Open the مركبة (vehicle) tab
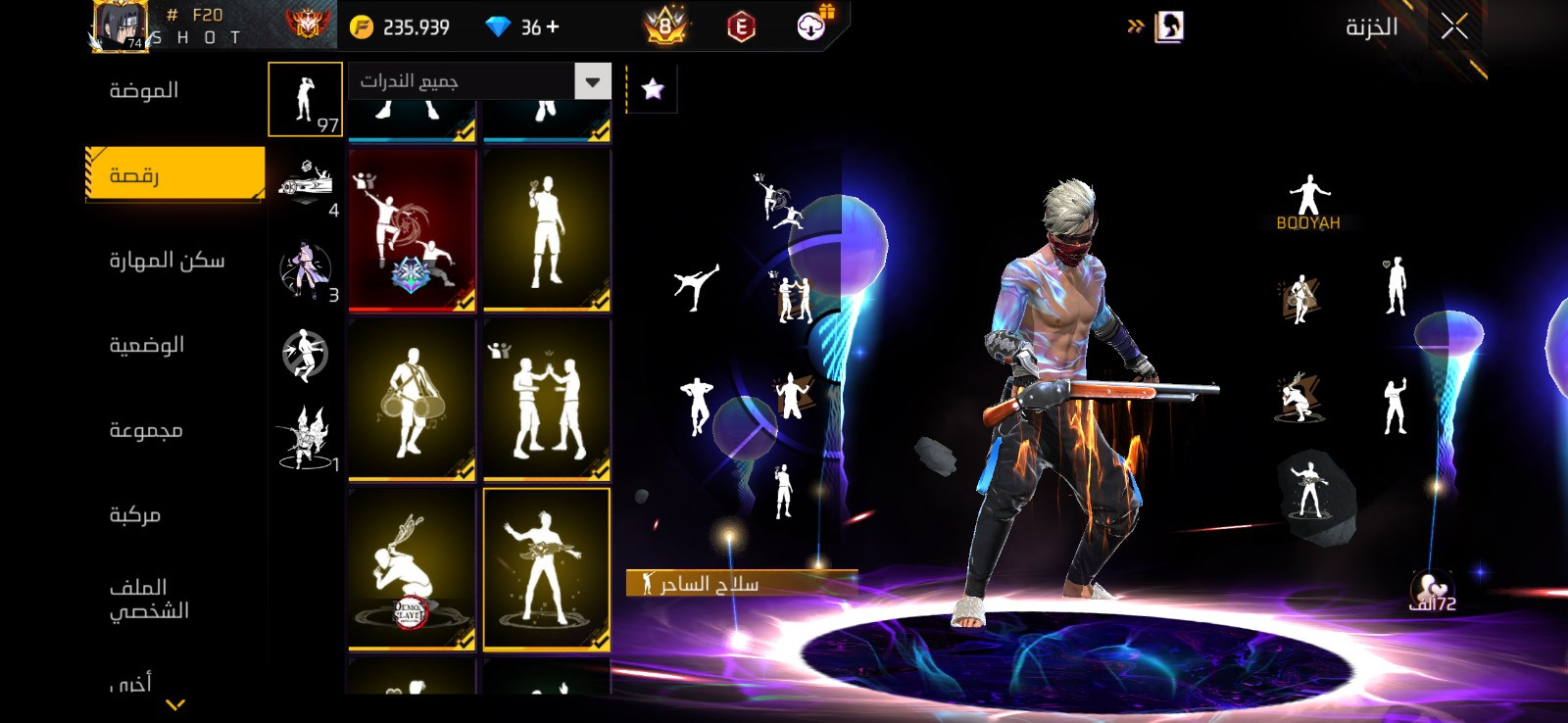 coord(135,514)
